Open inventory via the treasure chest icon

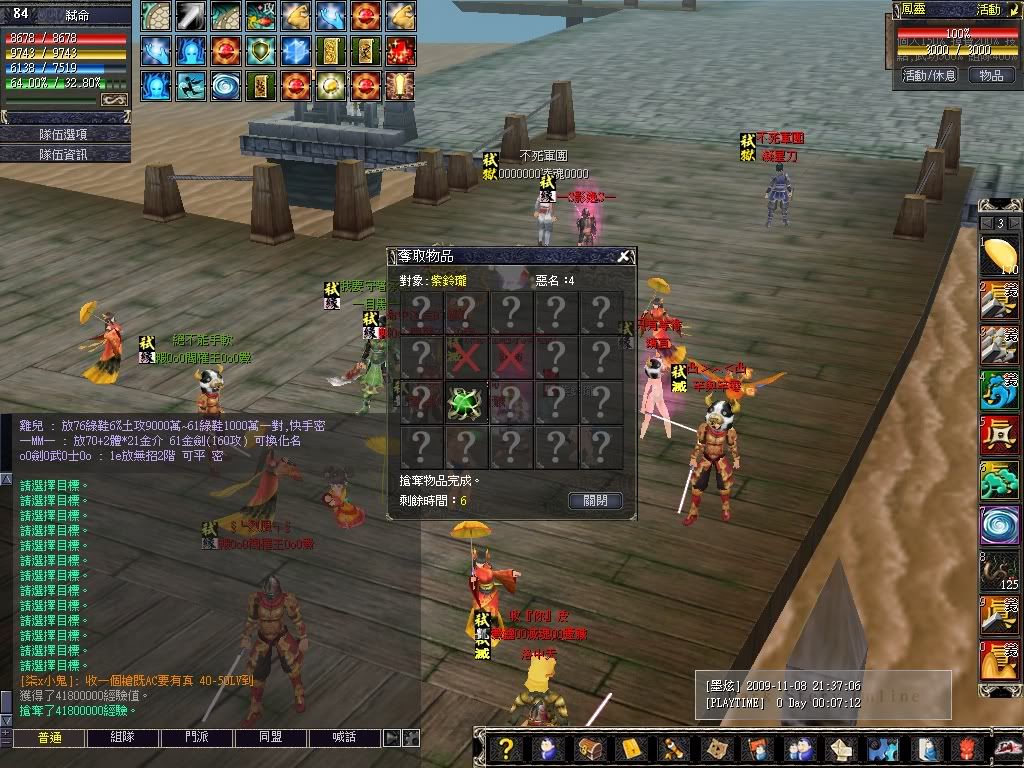pyautogui.click(x=590, y=749)
